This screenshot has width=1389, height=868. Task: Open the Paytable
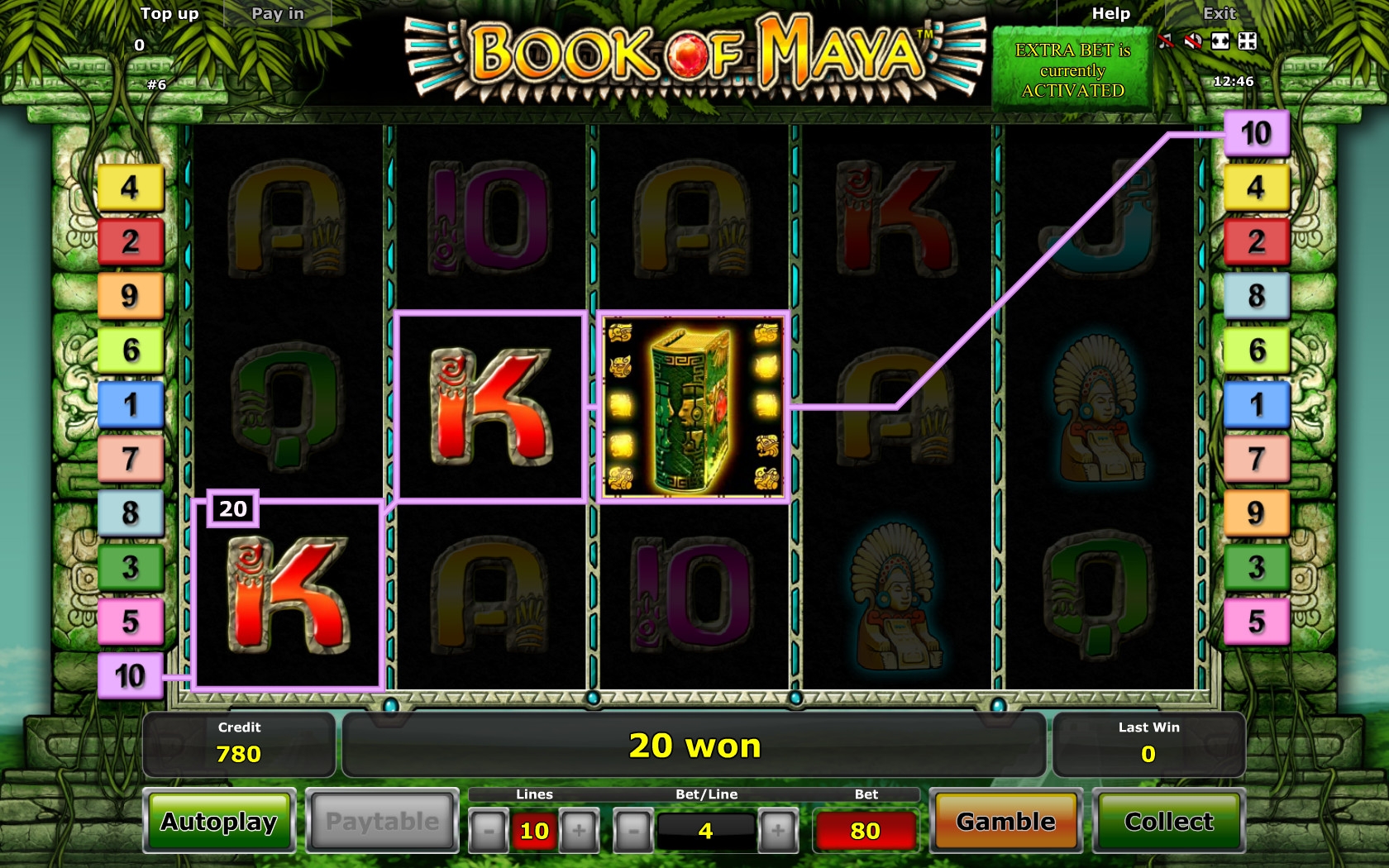click(382, 822)
